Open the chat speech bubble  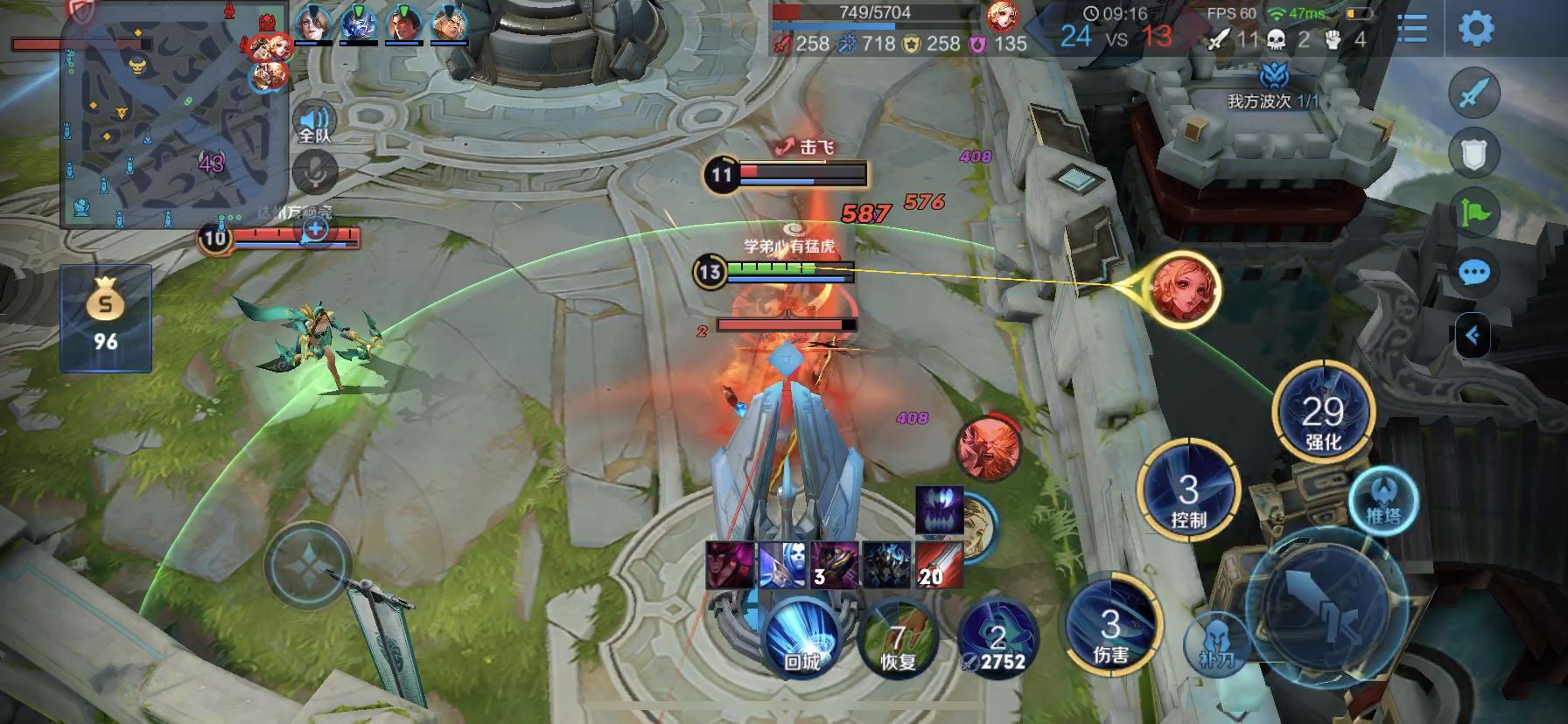click(1474, 273)
